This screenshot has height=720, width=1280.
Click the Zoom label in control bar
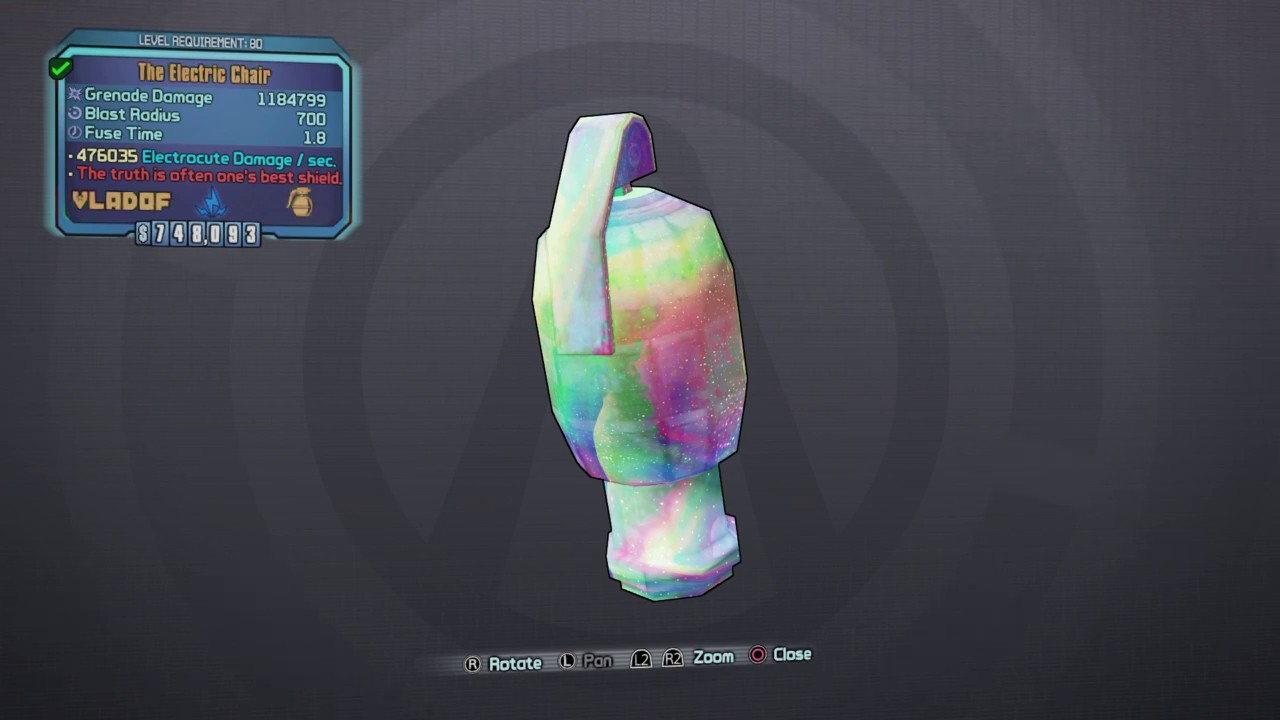click(x=712, y=657)
